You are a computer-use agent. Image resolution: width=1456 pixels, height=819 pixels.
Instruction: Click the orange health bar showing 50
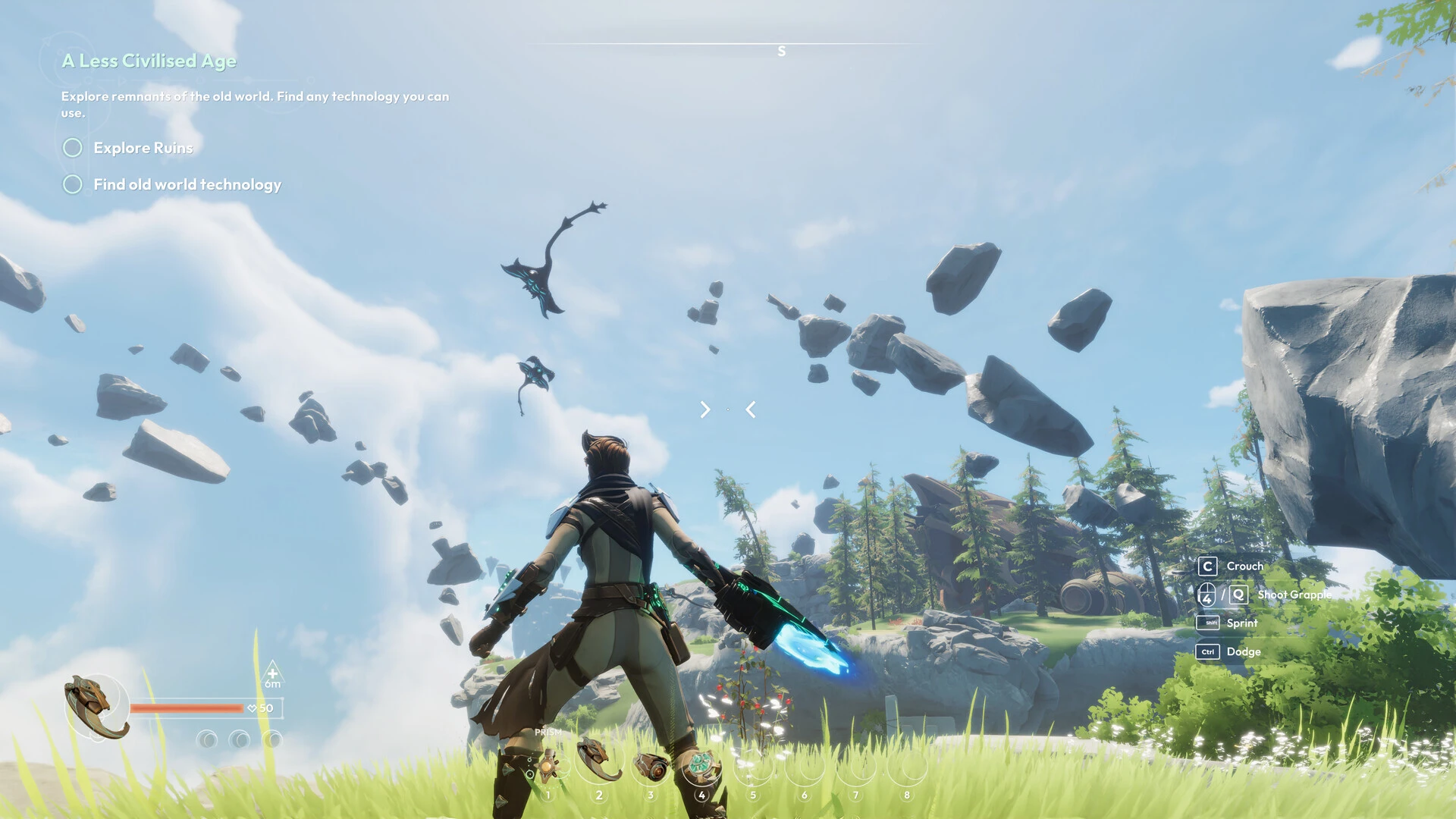pyautogui.click(x=188, y=708)
